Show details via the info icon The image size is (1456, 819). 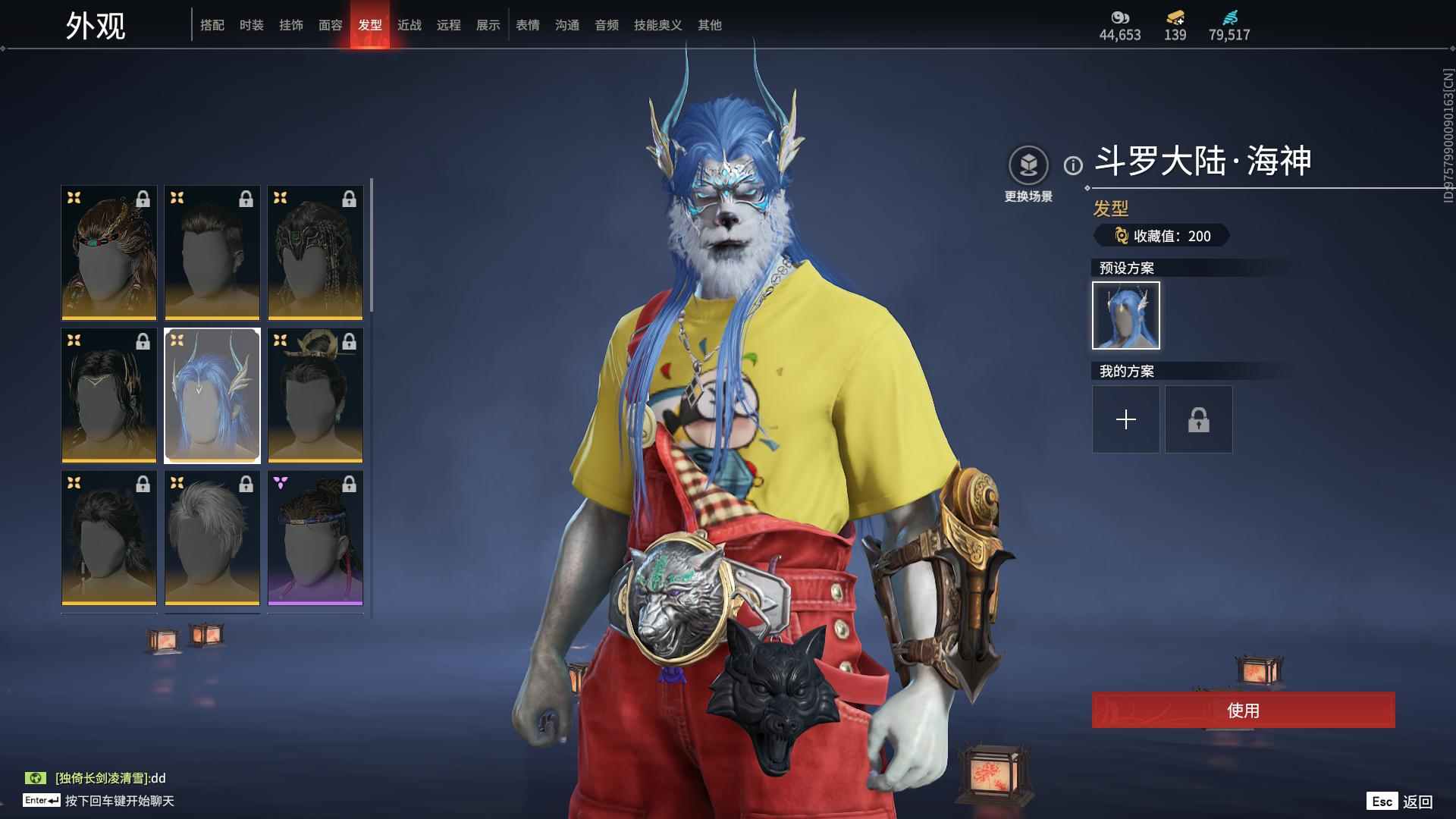point(1073,165)
